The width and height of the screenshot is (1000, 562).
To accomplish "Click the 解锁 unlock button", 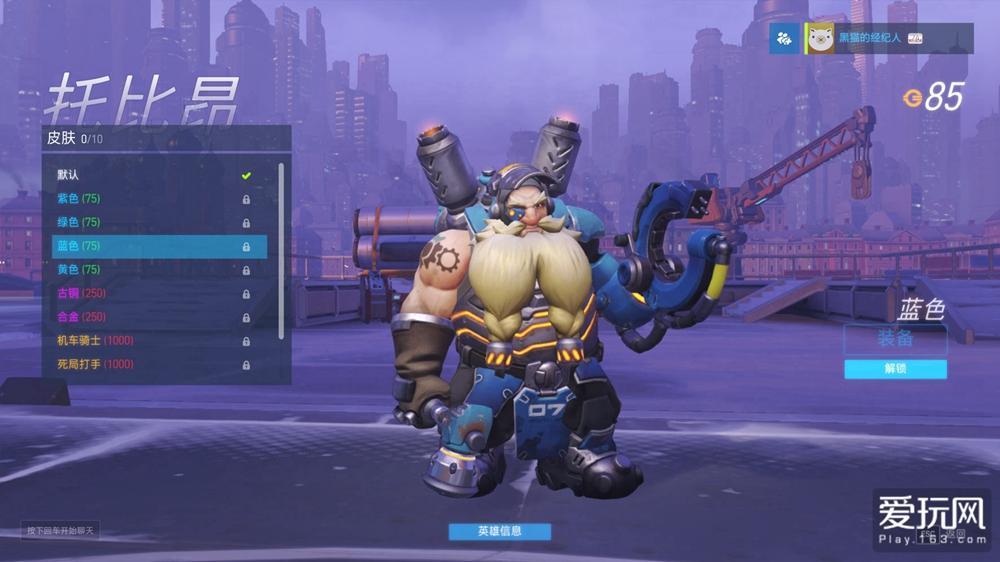I will (x=895, y=369).
